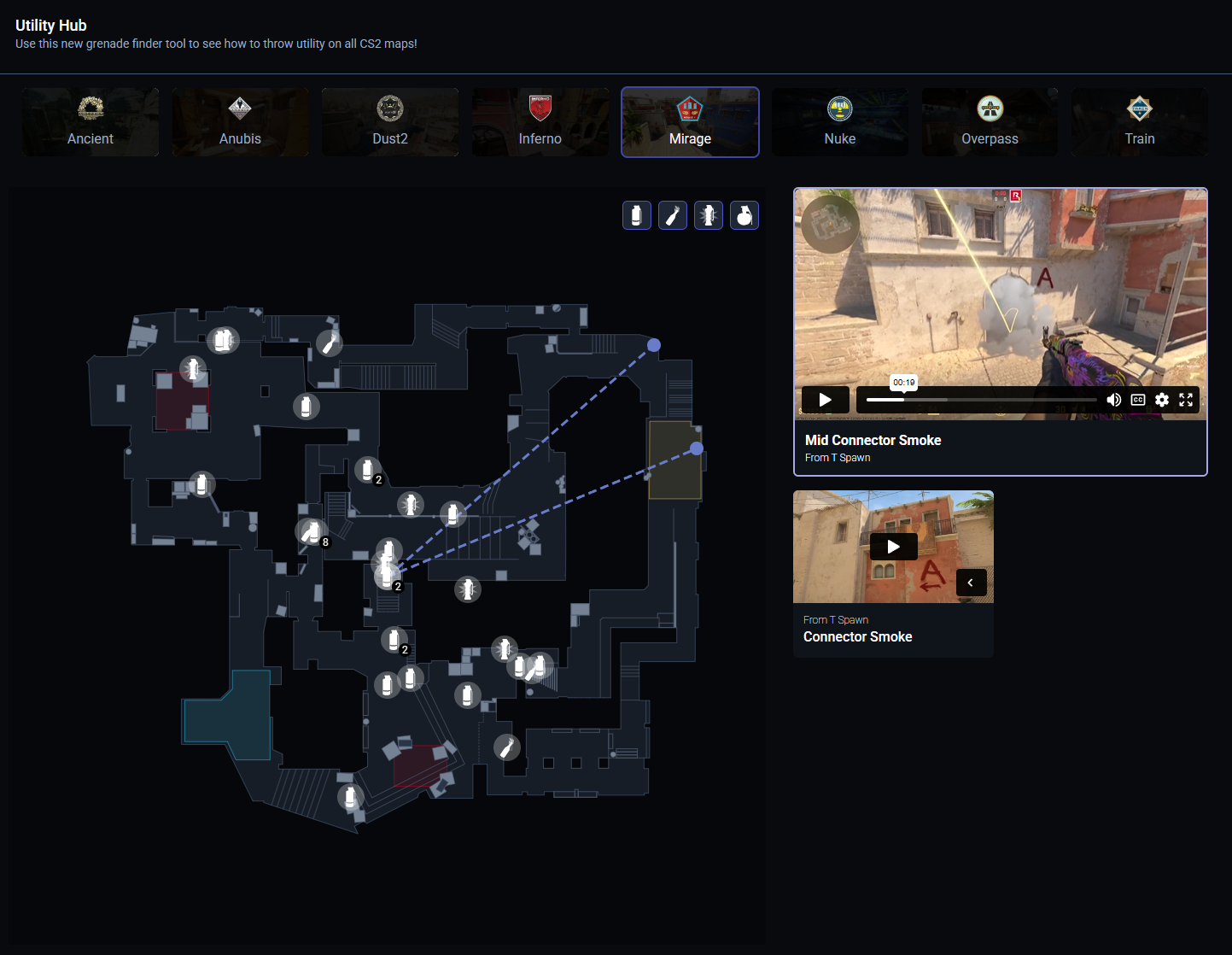This screenshot has height=955, width=1232.
Task: Mute the video using the speaker icon
Action: pyautogui.click(x=1113, y=400)
